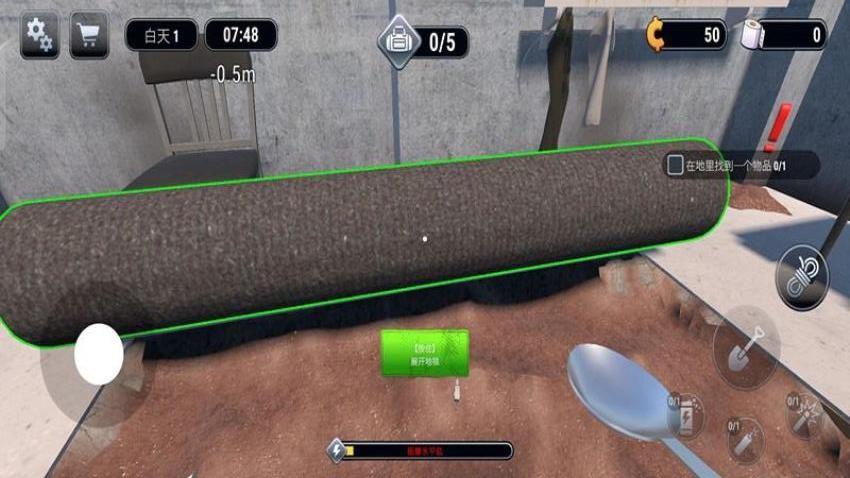Open the backpack inventory counter
Screen dimensions: 850x478
pos(423,42)
